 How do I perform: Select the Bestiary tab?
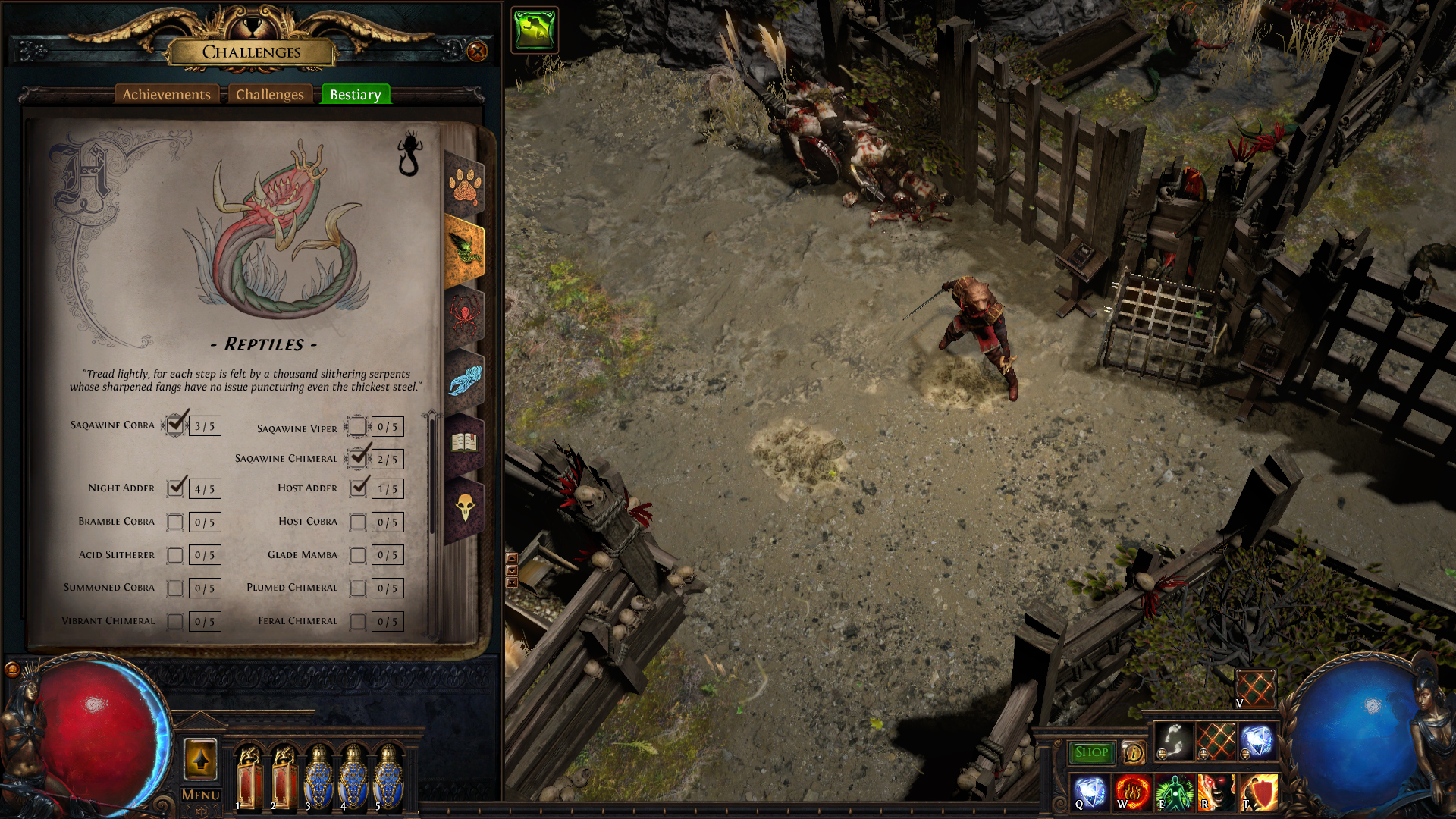coord(355,95)
